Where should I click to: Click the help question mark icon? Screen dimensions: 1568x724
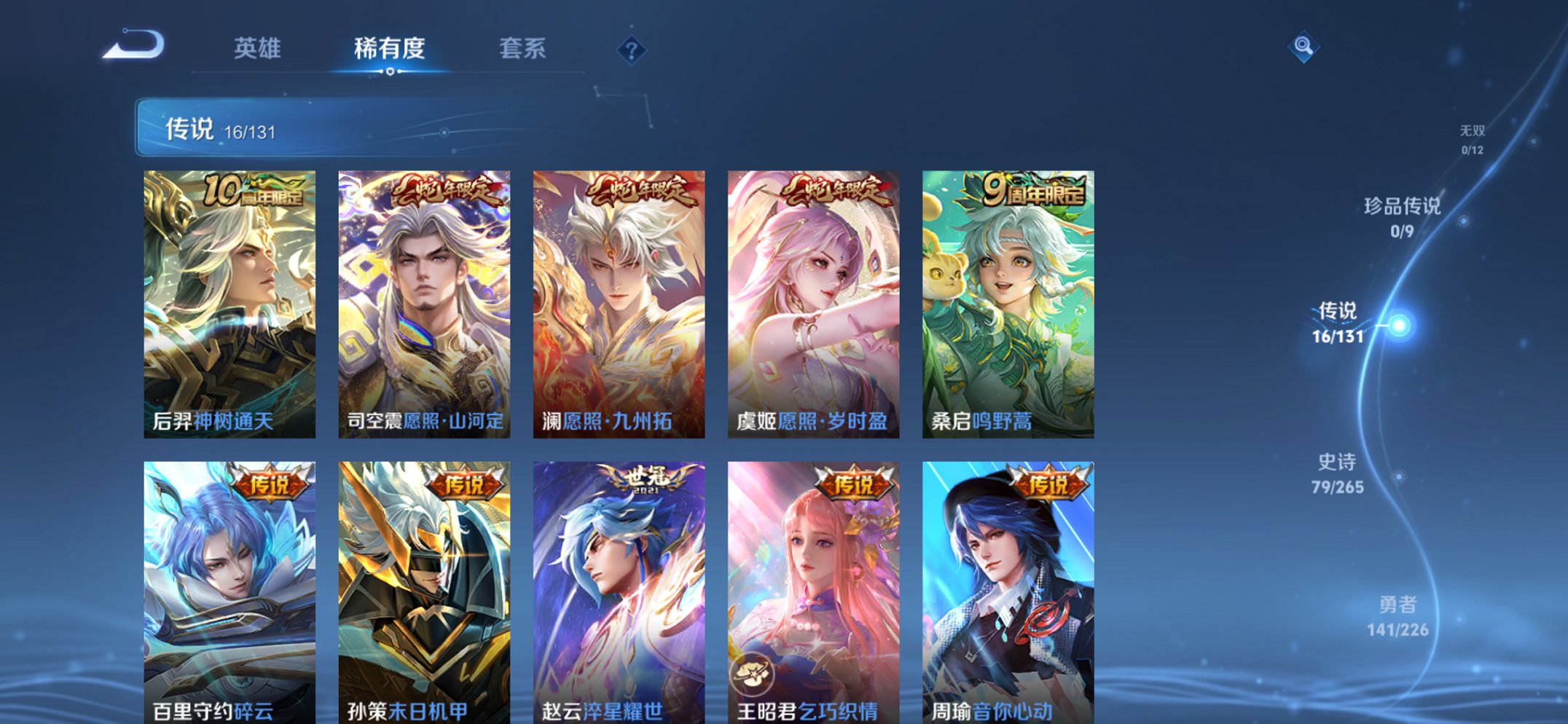(632, 50)
